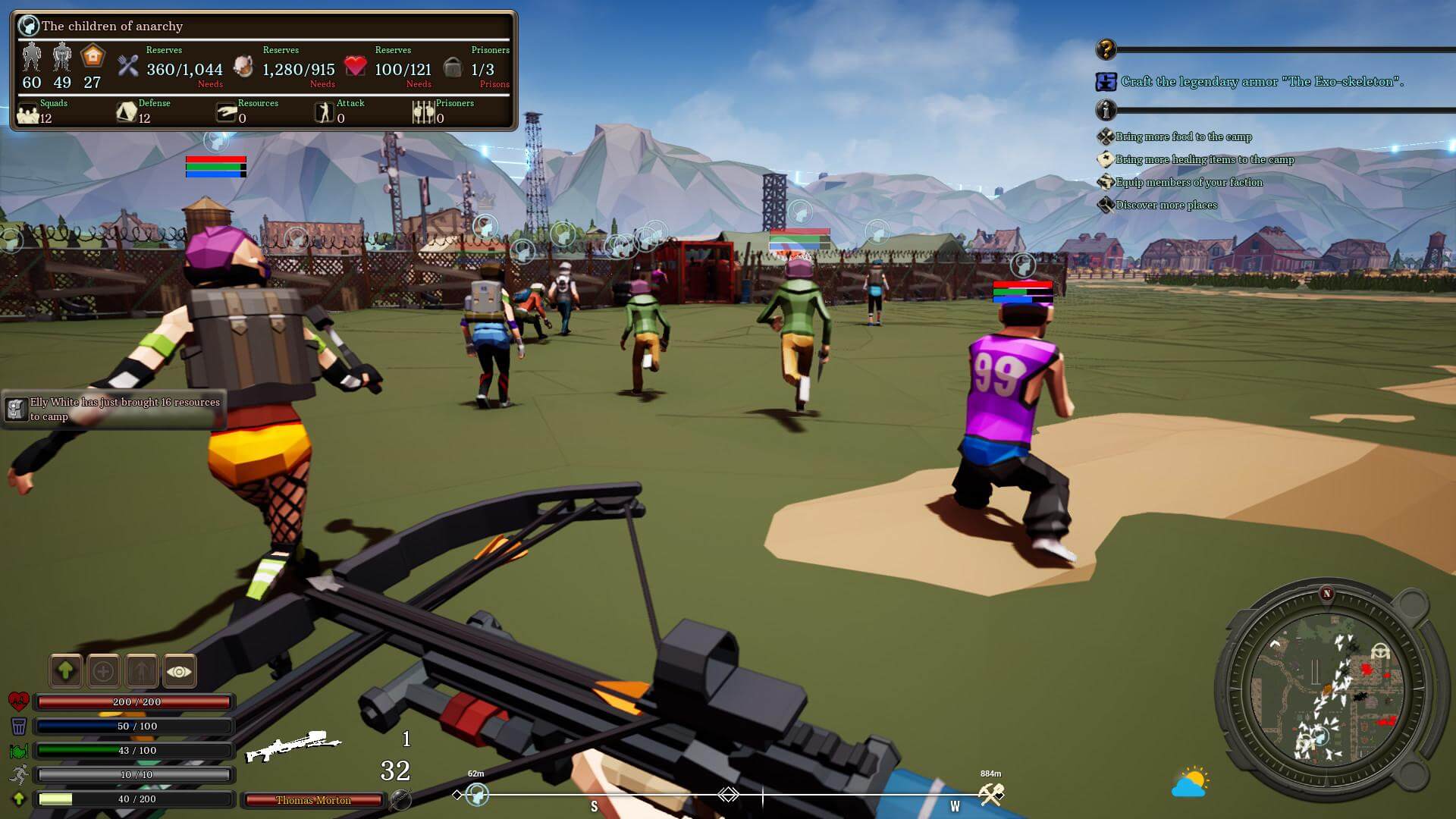This screenshot has height=819, width=1456.
Task: Select the Resources hand icon
Action: [x=226, y=113]
